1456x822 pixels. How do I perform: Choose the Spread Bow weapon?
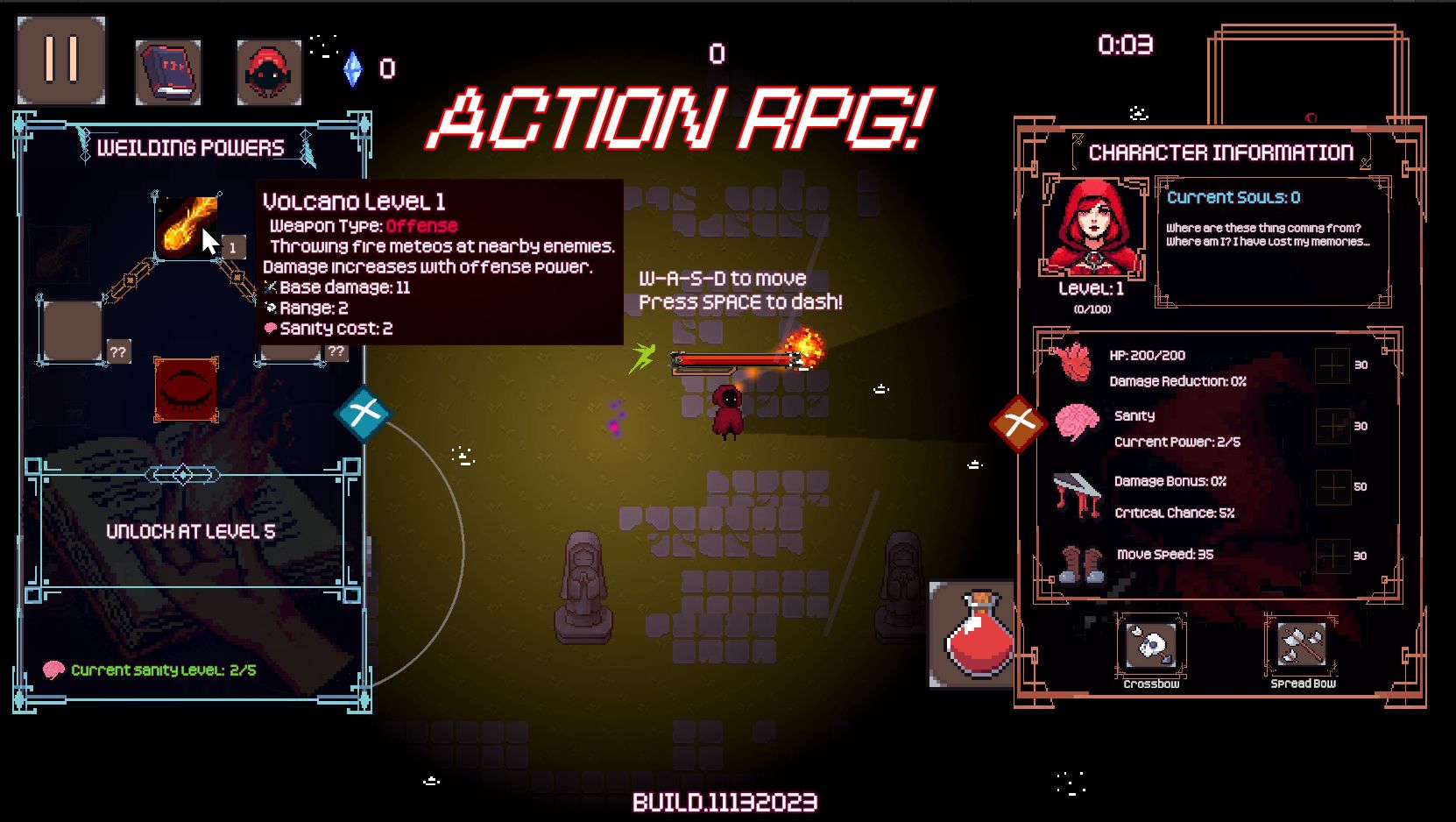[x=1302, y=647]
